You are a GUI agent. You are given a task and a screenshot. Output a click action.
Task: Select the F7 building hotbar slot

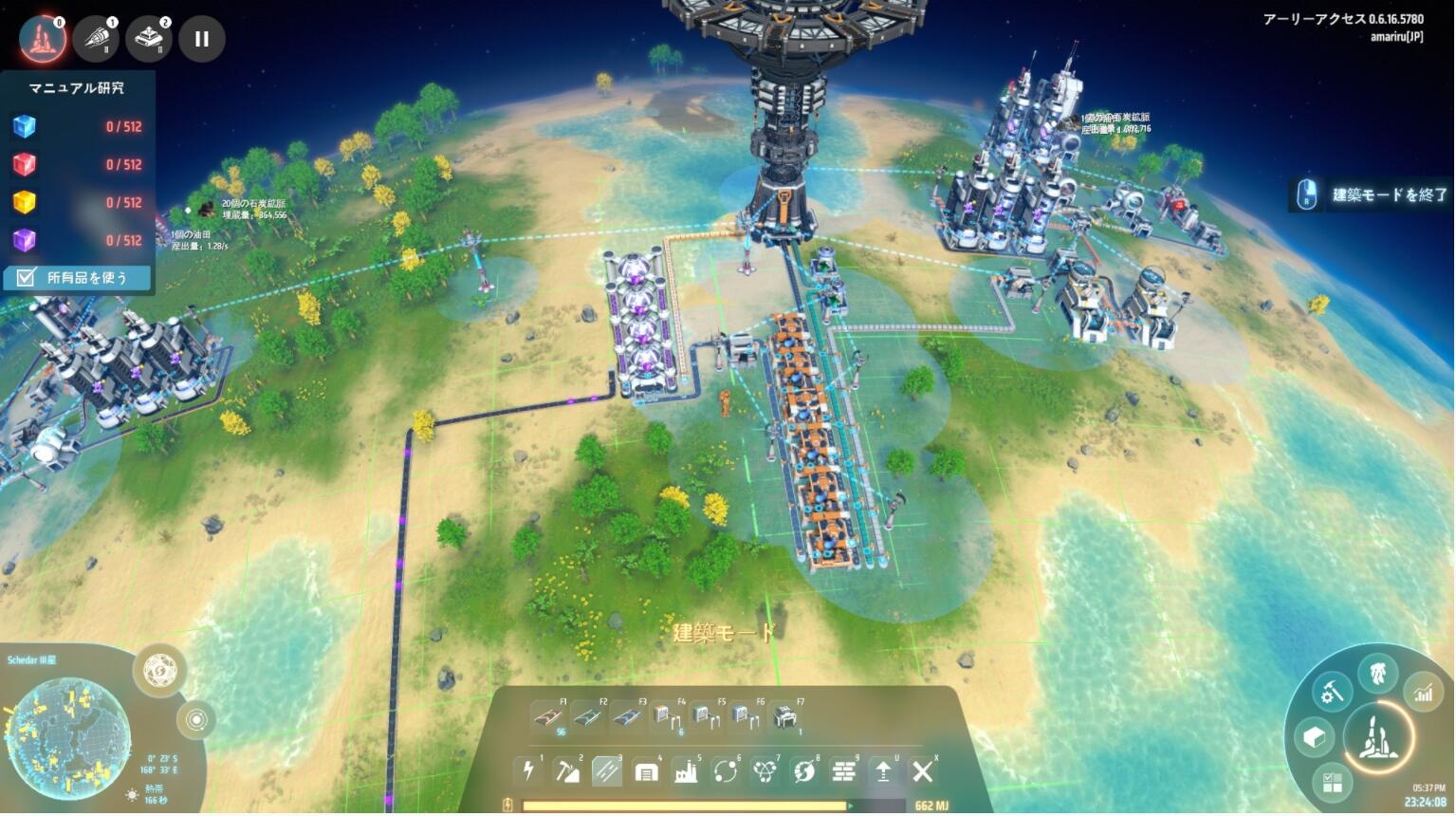(x=784, y=717)
